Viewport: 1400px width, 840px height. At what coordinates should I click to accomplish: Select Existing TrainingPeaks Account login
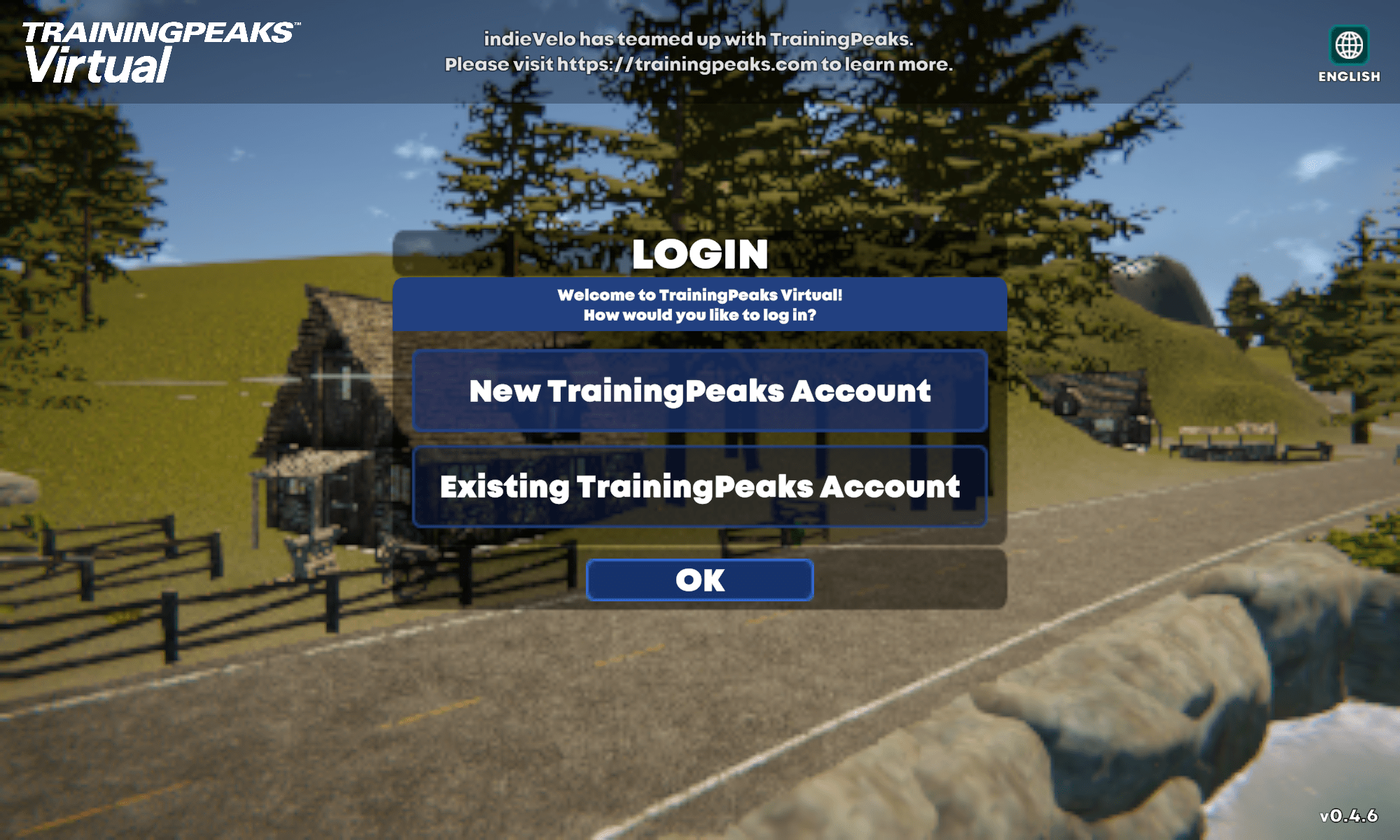[x=700, y=486]
